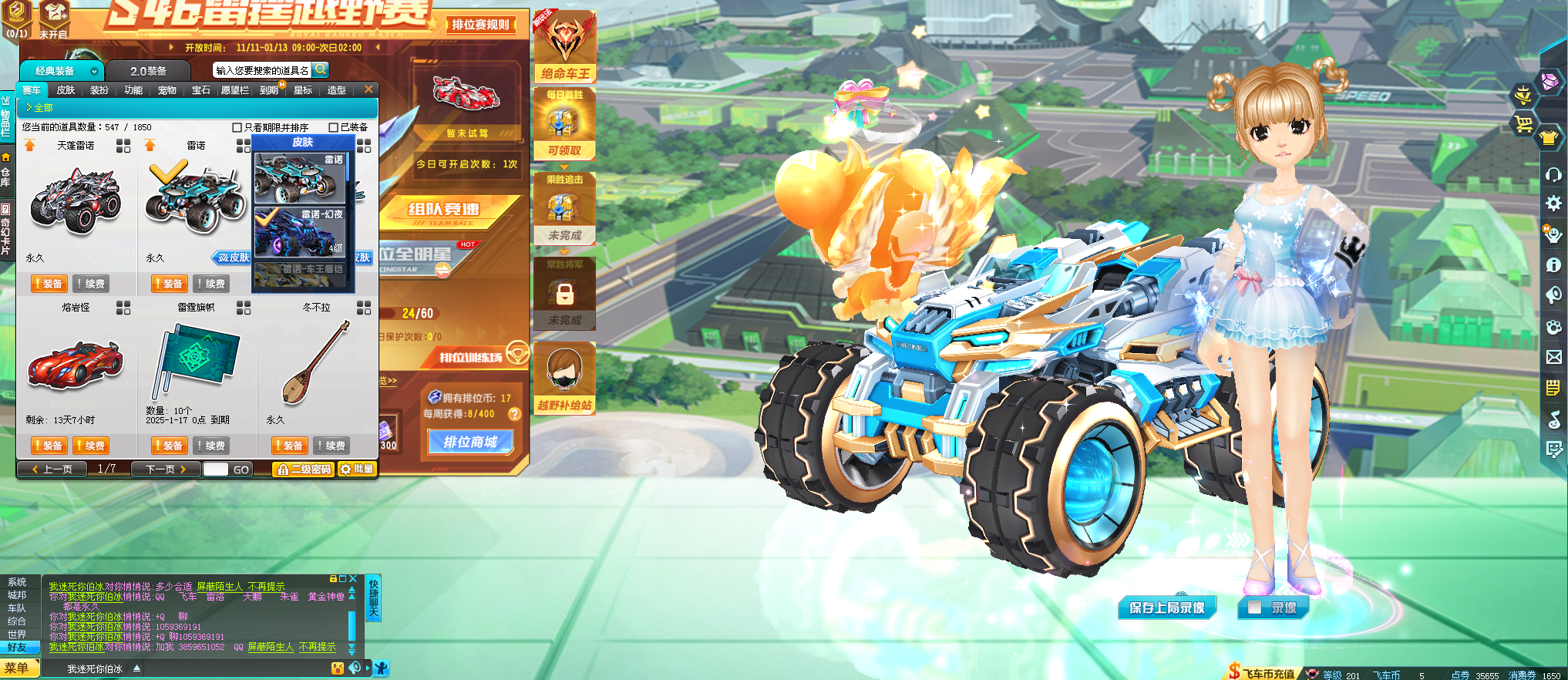Click the item search input box
This screenshot has height=680, width=1568.
pos(262,70)
